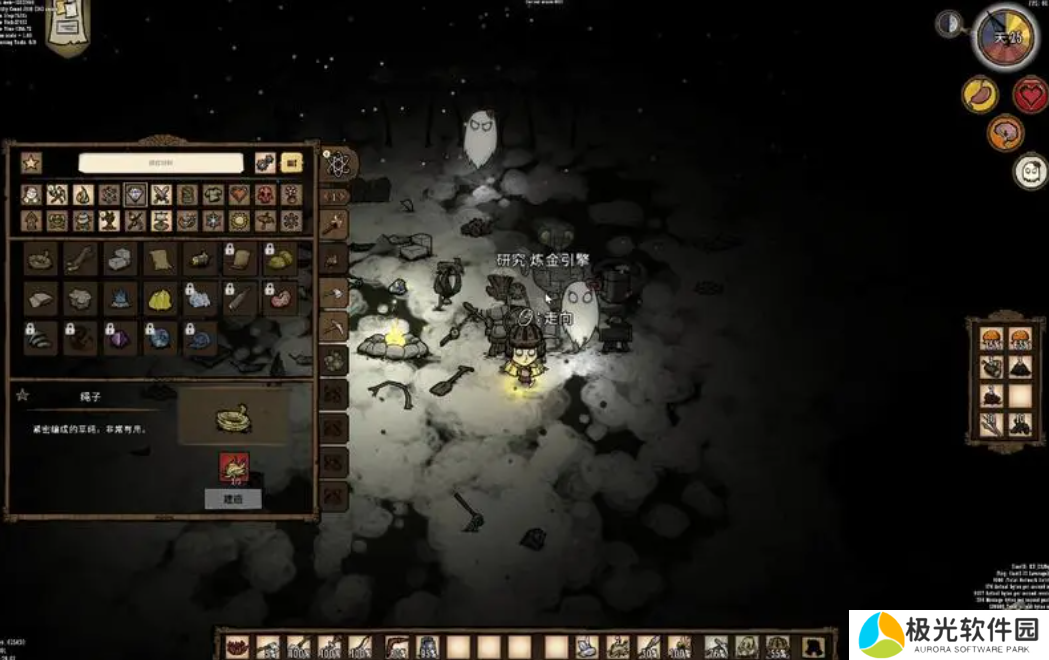Choose the papyrus recipe slot

160,259
